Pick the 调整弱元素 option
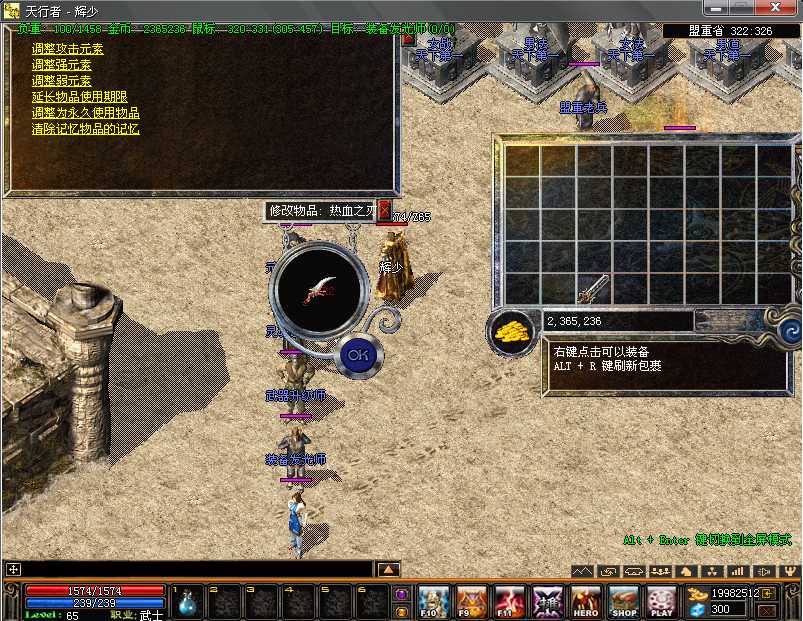The width and height of the screenshot is (803, 621). click(x=60, y=81)
